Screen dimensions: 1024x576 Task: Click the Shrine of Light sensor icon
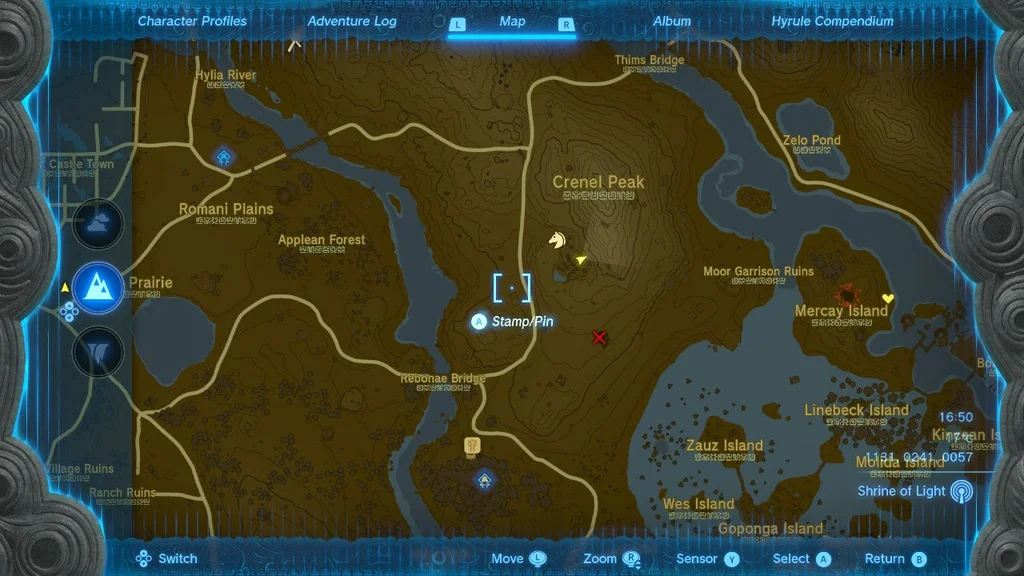click(x=960, y=491)
